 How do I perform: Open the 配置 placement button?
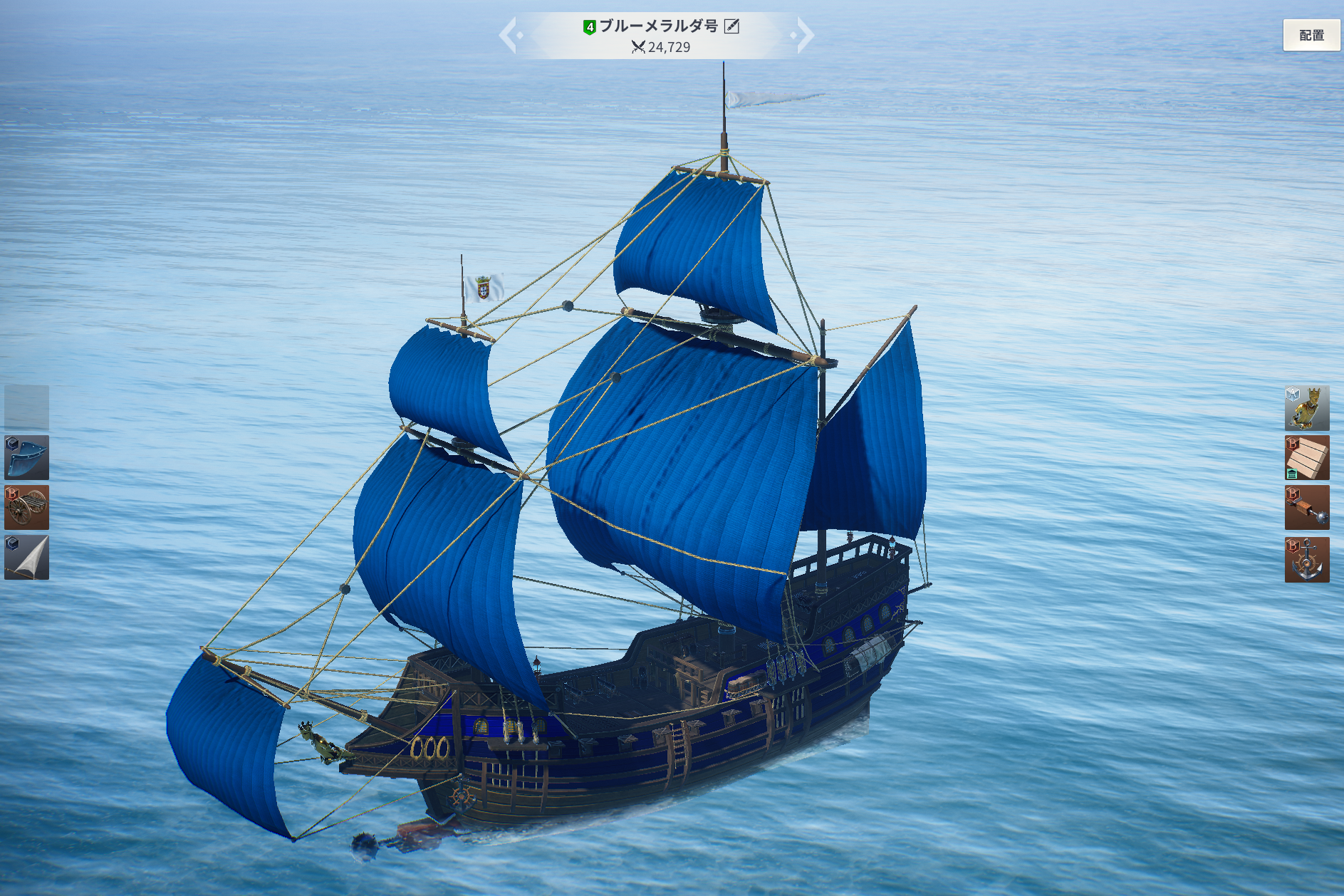pos(1311,35)
